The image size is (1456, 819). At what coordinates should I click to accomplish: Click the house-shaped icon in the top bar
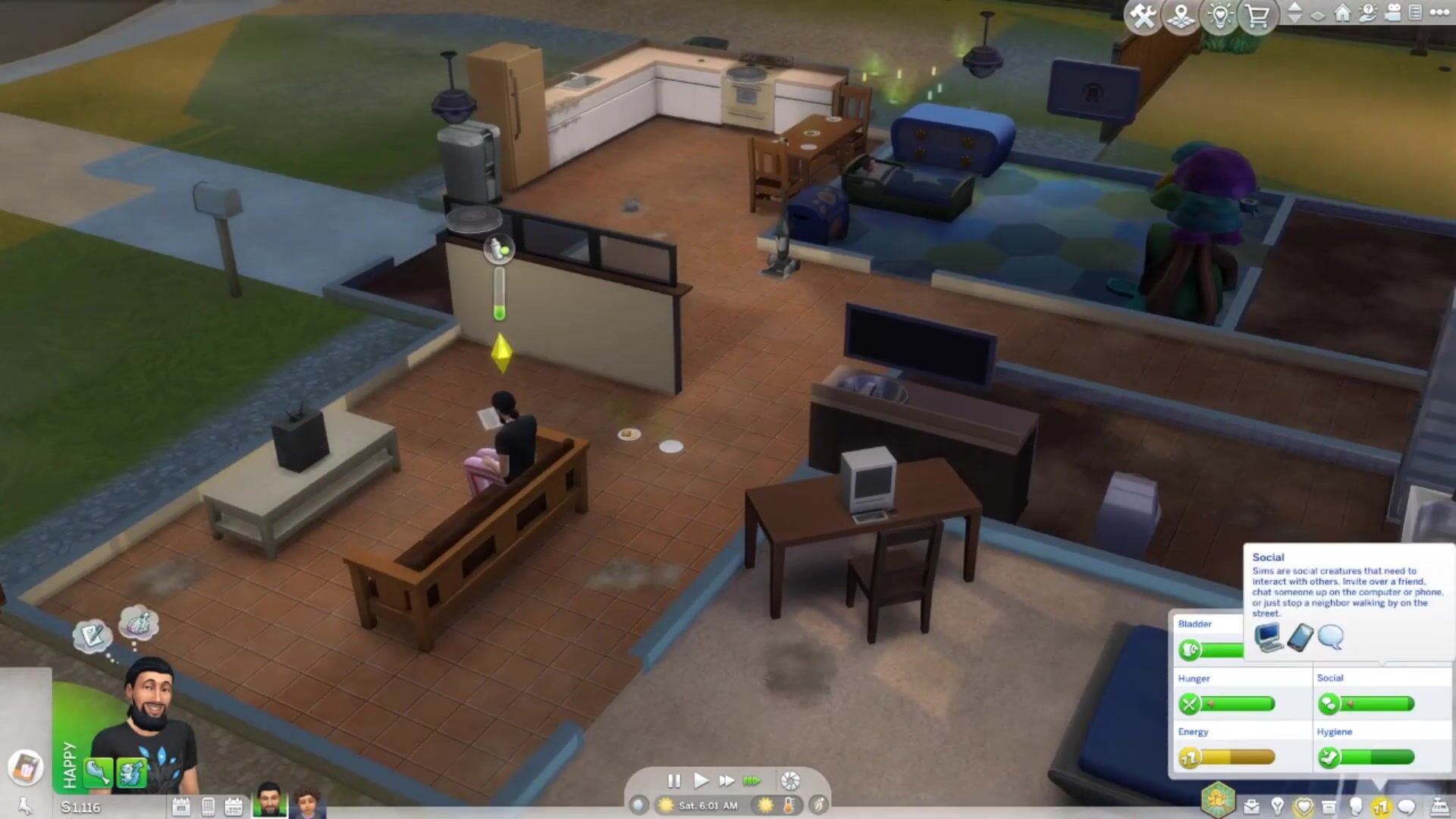[1342, 13]
